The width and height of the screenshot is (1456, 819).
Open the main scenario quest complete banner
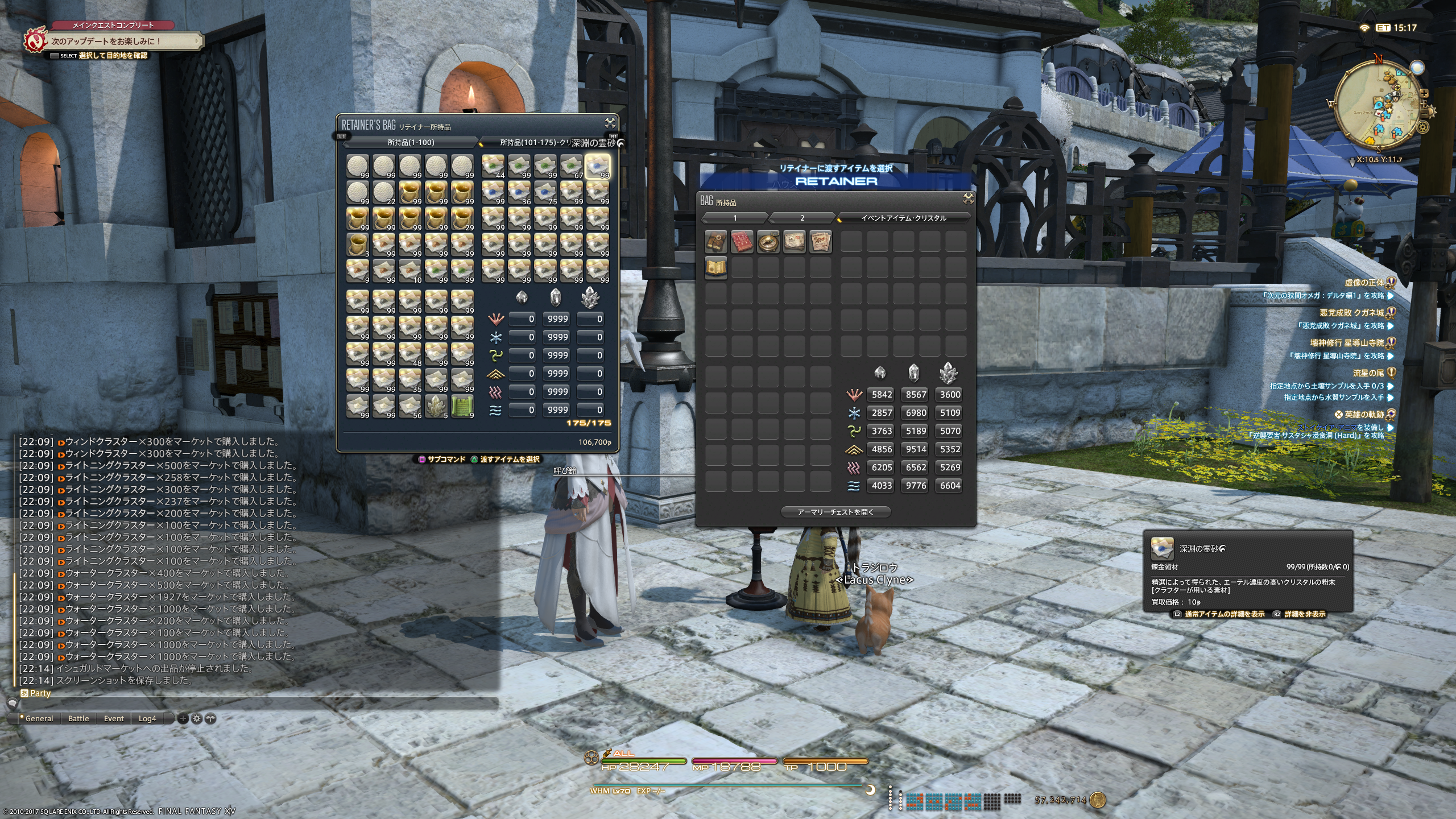pos(114,41)
